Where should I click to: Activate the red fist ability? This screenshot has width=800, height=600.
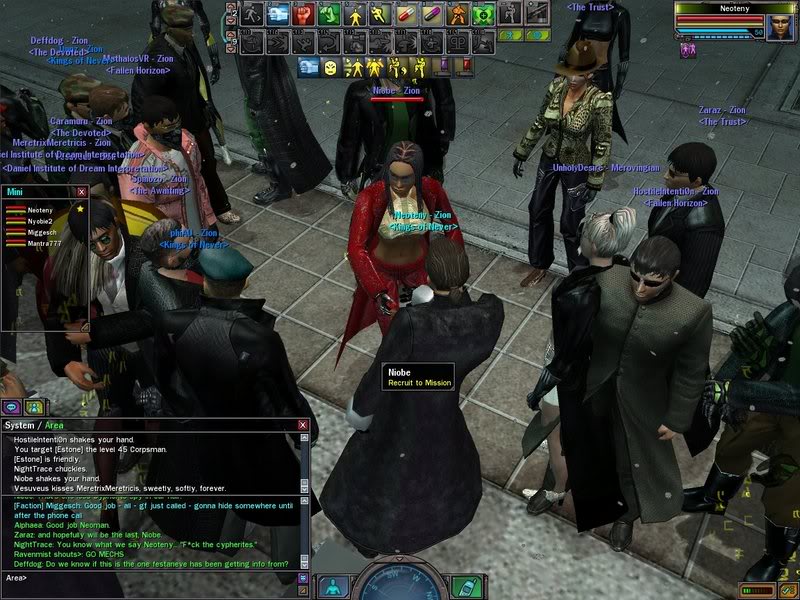pos(302,14)
